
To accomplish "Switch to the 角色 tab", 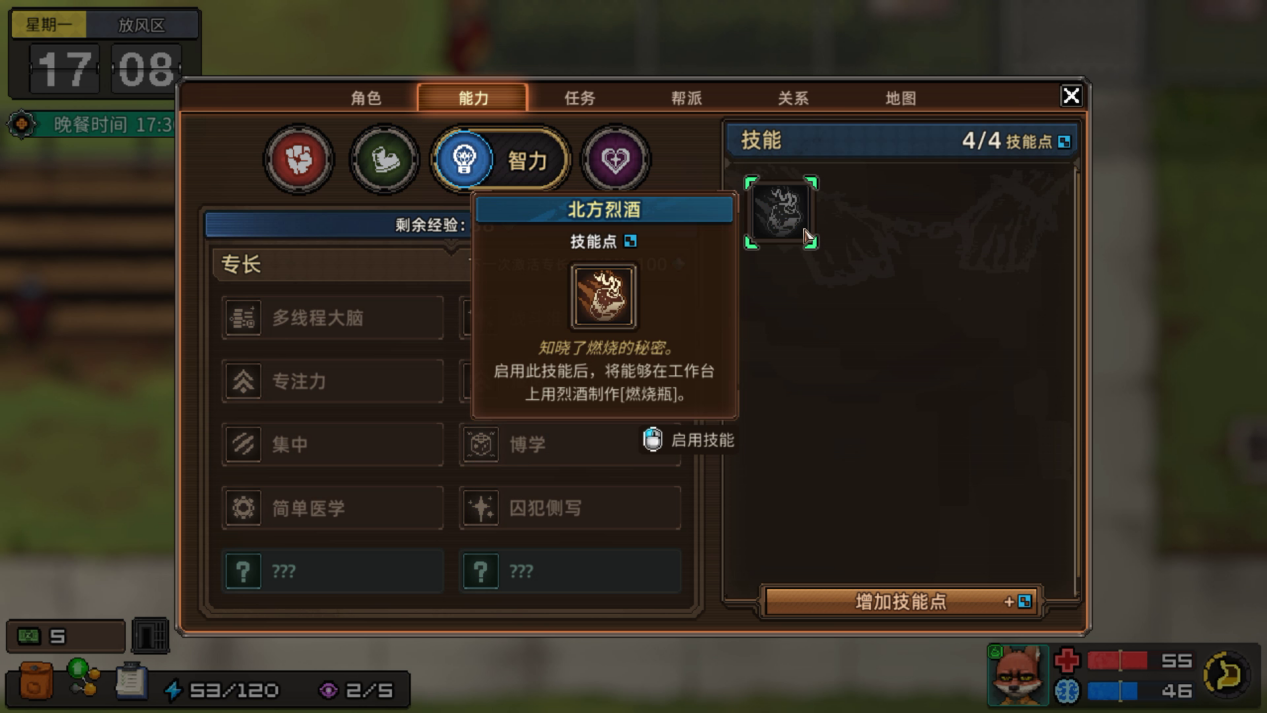I will (x=366, y=98).
